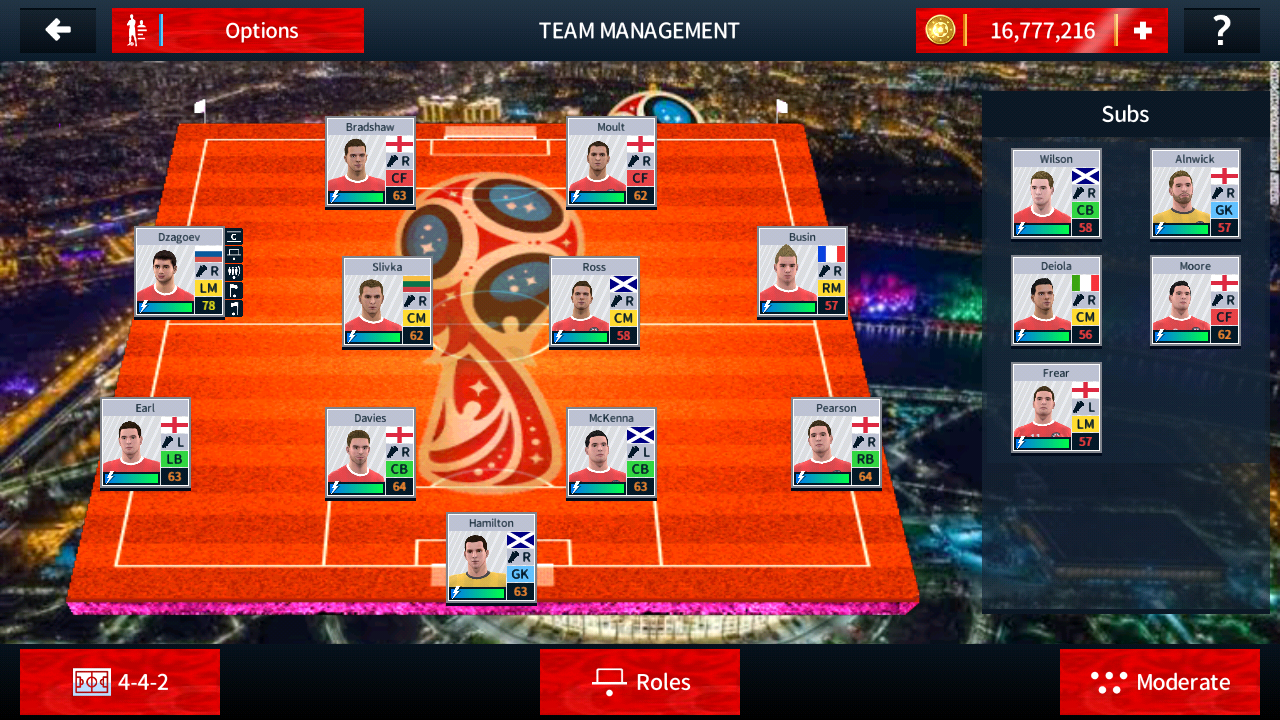Open the 4-4-2 formation selector
The width and height of the screenshot is (1280, 720).
(x=120, y=682)
